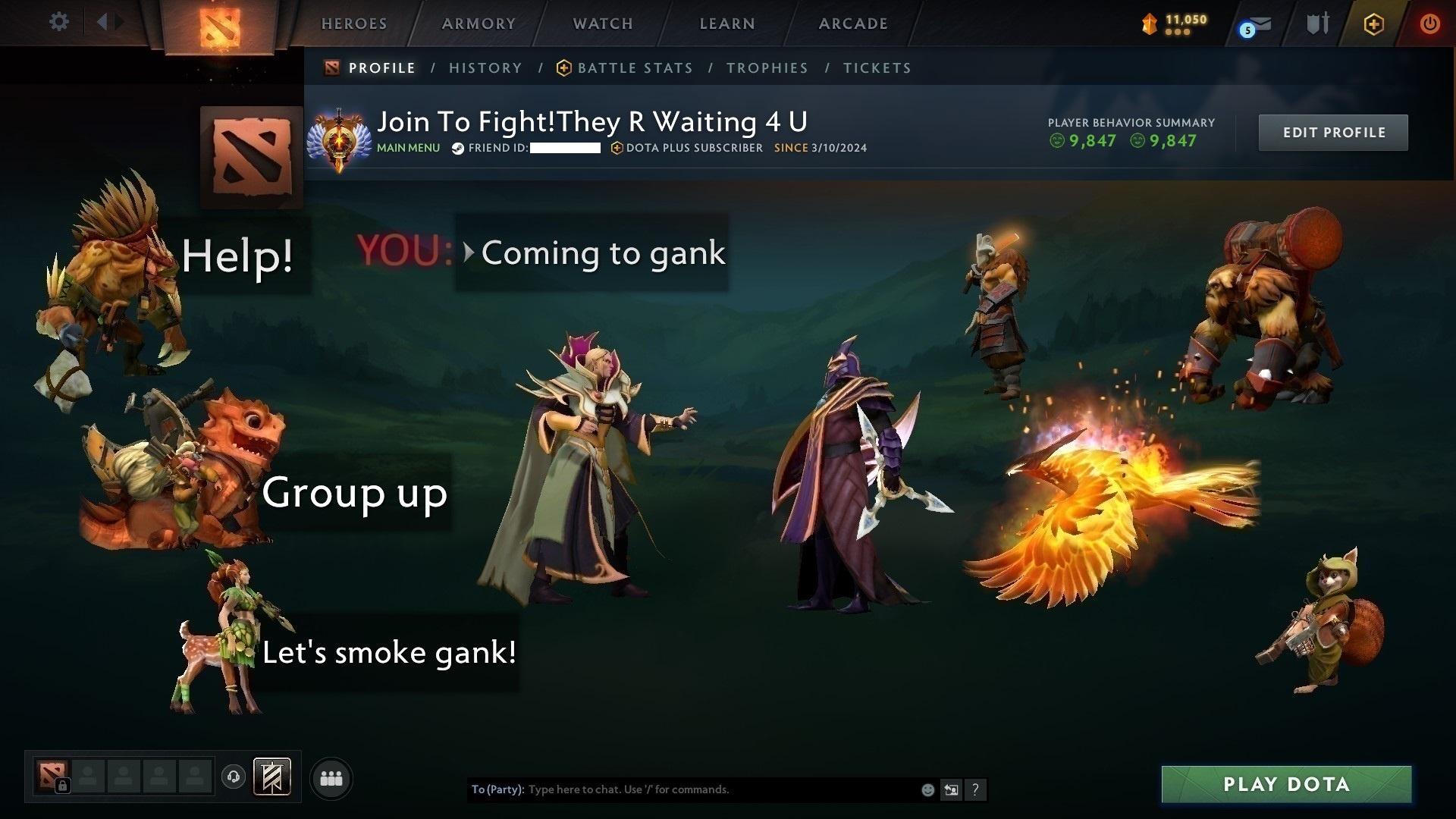Toggle voice chat with the headset icon
The height and width of the screenshot is (819, 1456).
(234, 777)
